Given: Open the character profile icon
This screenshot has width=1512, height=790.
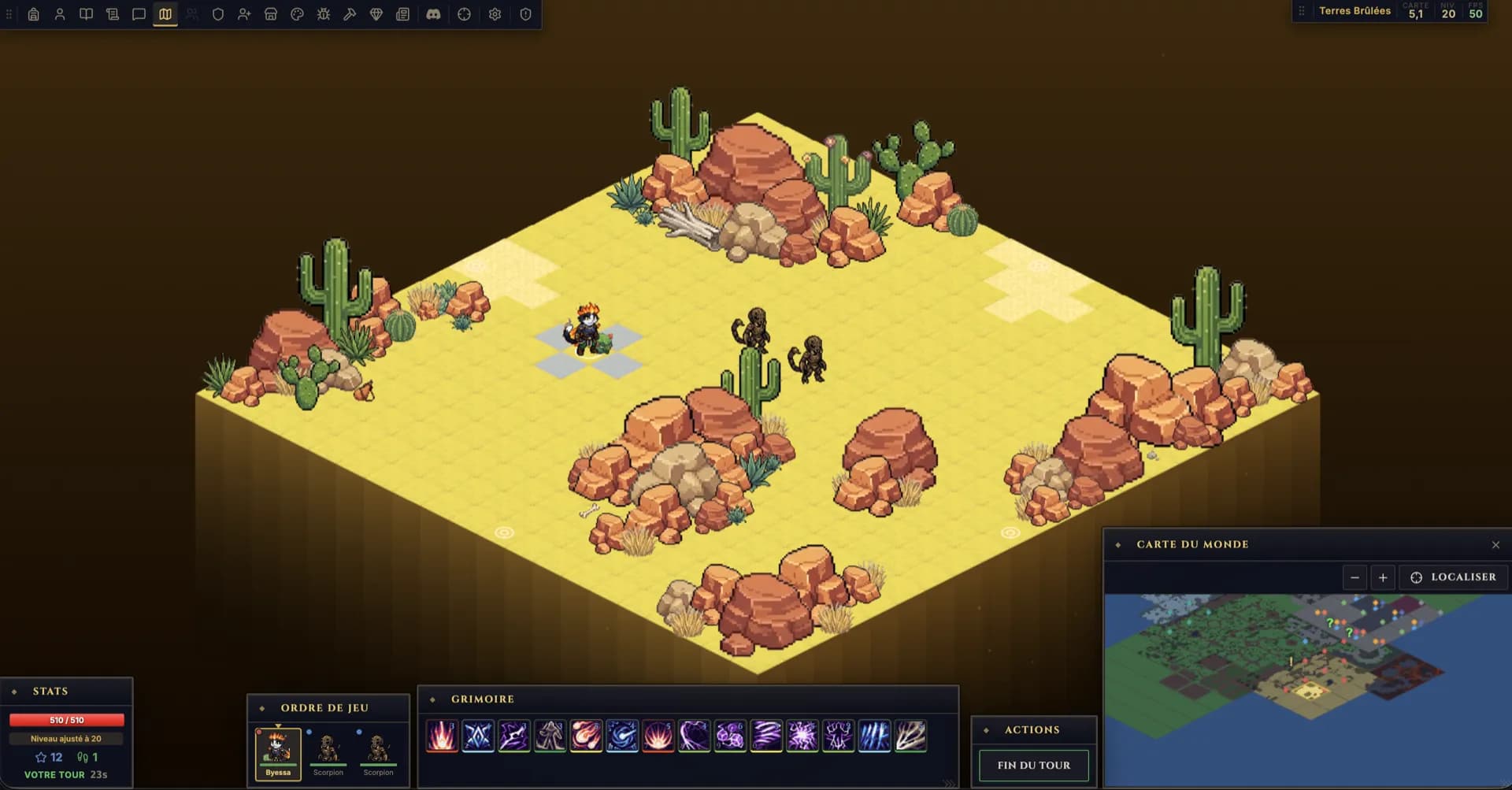Looking at the screenshot, I should pyautogui.click(x=61, y=13).
